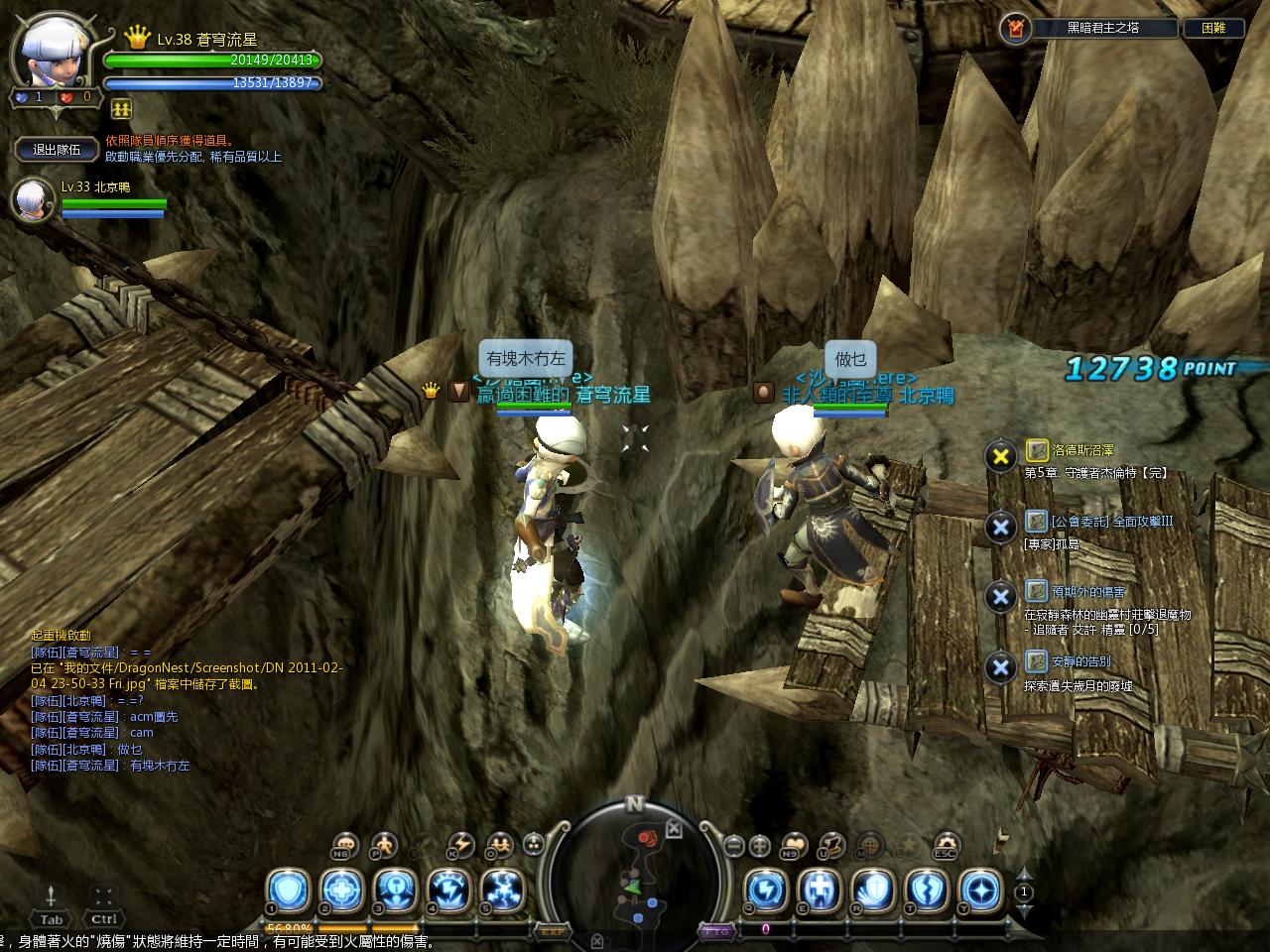Activate the cracked shield skill on T
Image resolution: width=1270 pixels, height=952 pixels.
click(927, 890)
